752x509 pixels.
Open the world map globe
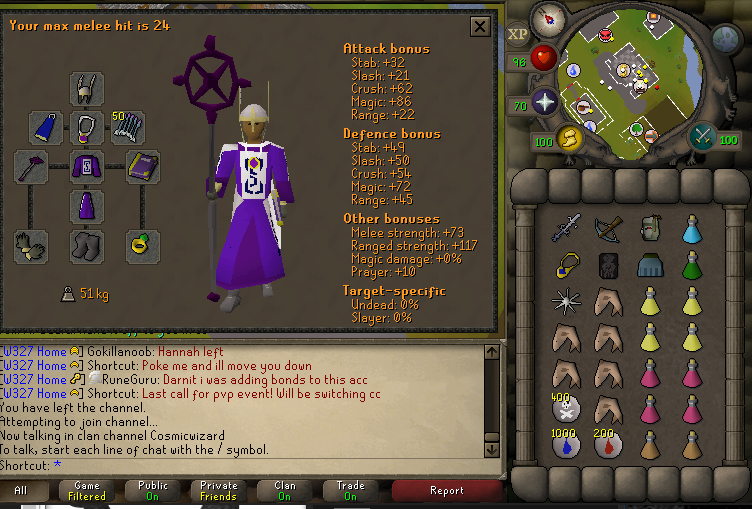tap(726, 38)
